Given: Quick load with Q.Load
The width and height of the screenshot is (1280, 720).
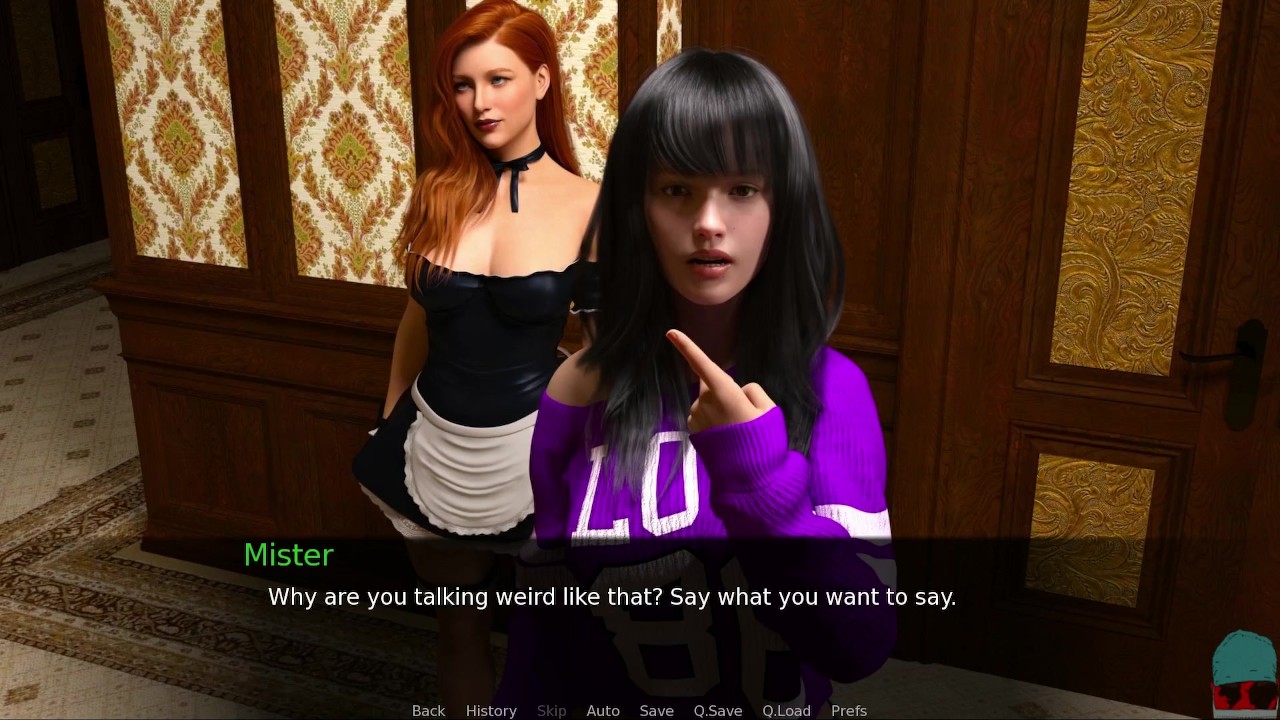Looking at the screenshot, I should [786, 710].
